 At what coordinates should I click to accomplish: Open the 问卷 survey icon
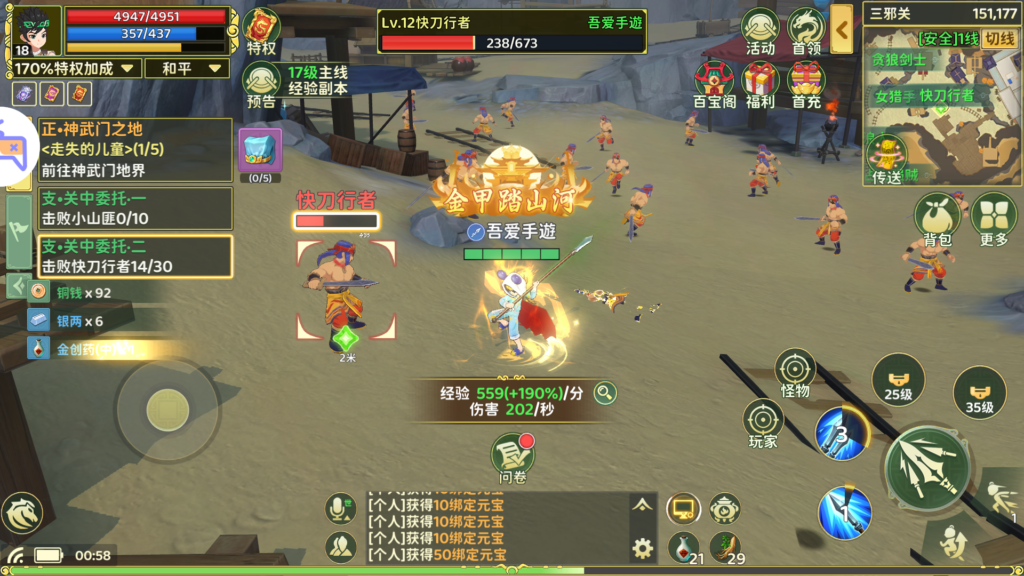(x=512, y=457)
